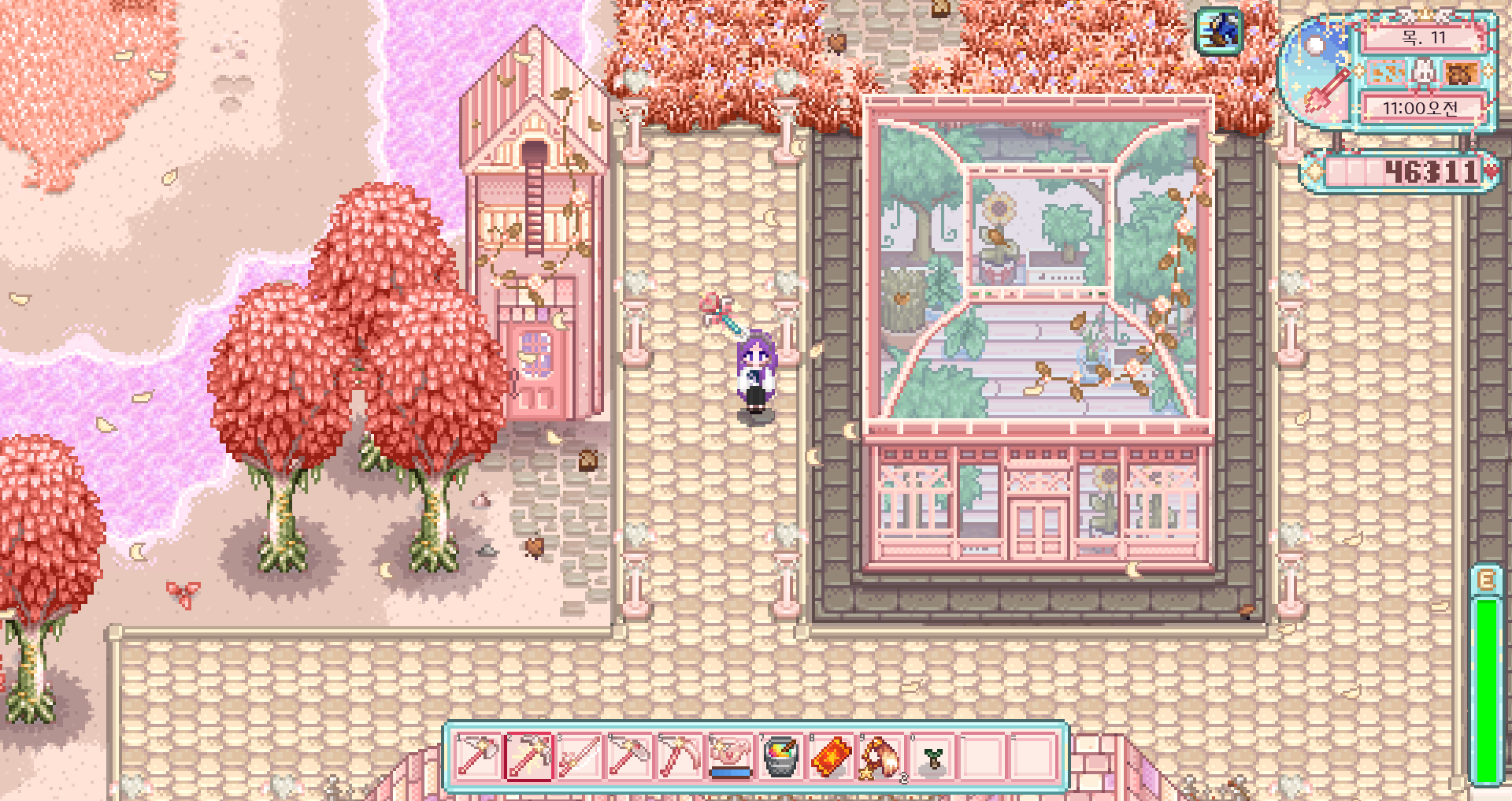Choose the tool in hotbar slot 4
Viewport: 1512px width, 801px height.
(x=629, y=757)
